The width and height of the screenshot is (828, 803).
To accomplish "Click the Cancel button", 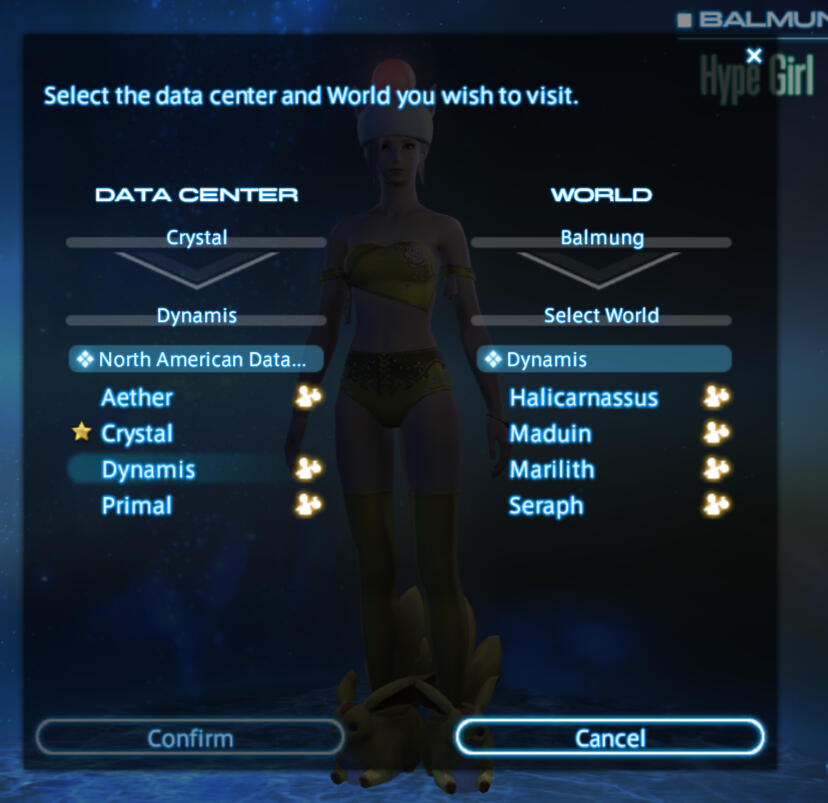I will [609, 738].
